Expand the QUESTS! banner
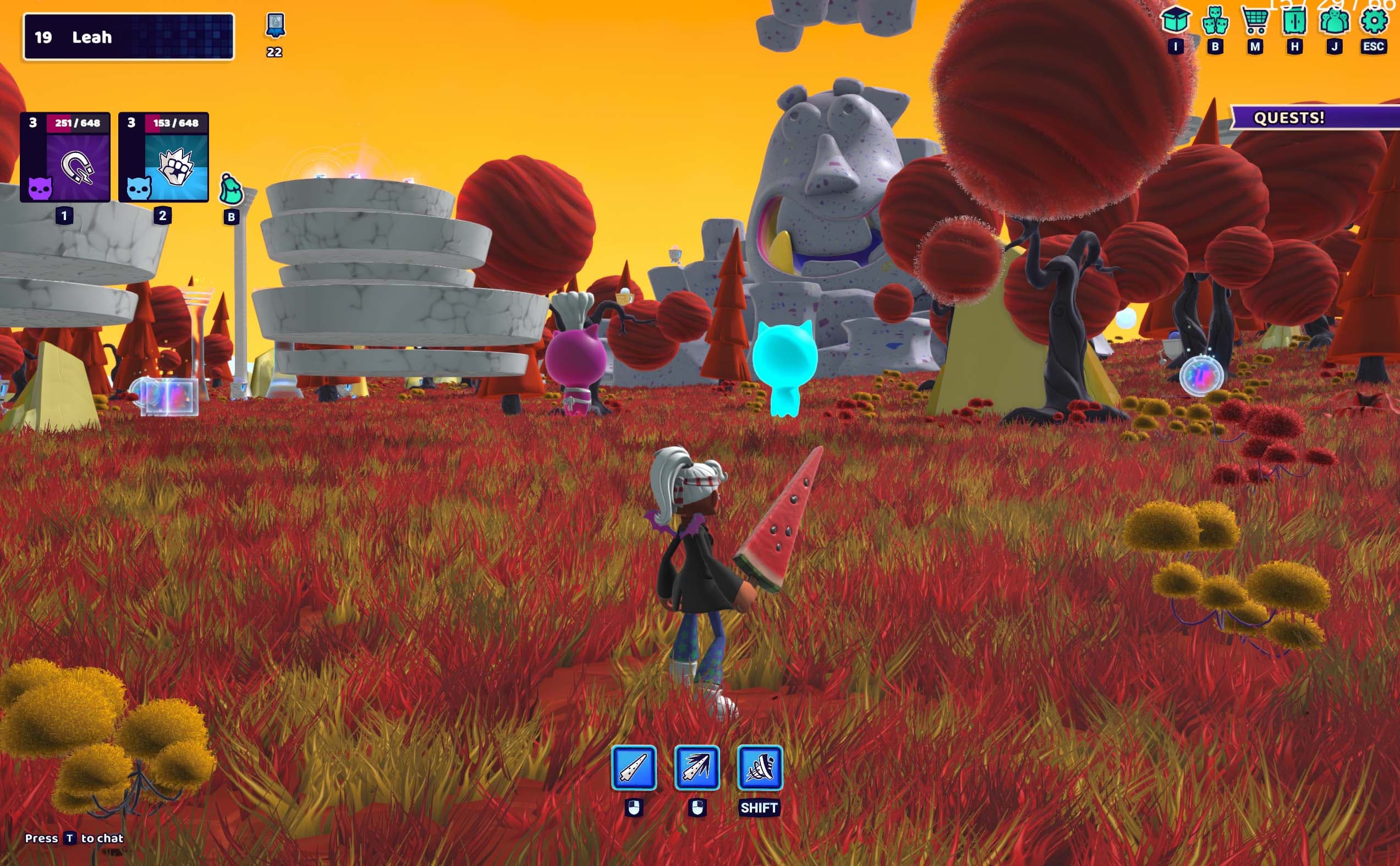The height and width of the screenshot is (866, 1400). pos(1315,117)
